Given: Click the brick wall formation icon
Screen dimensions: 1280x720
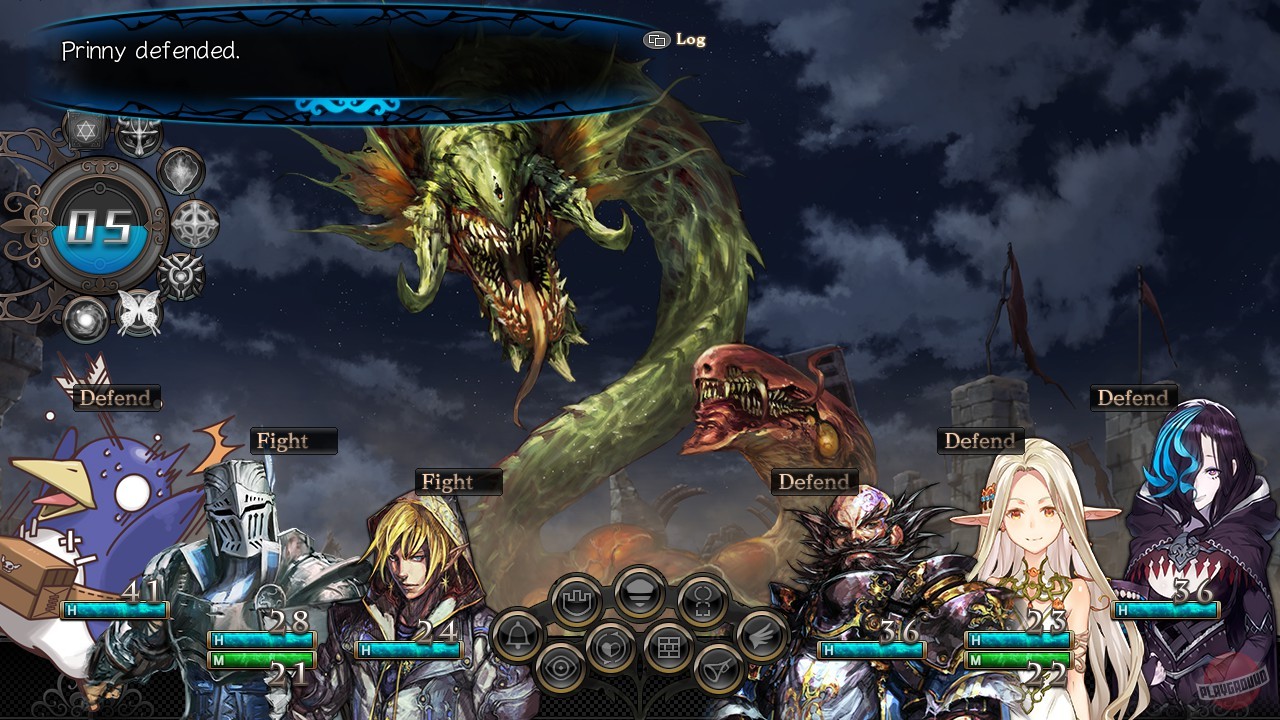Looking at the screenshot, I should [x=667, y=645].
